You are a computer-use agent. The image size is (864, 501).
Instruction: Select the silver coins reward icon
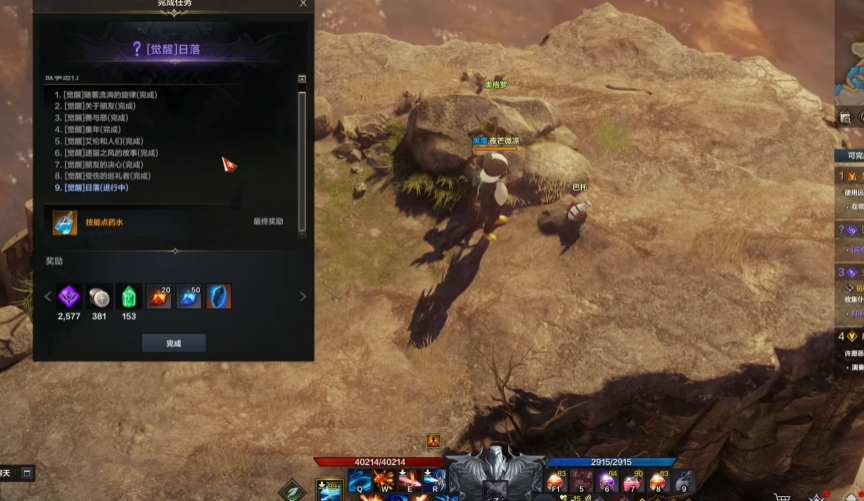pos(99,296)
